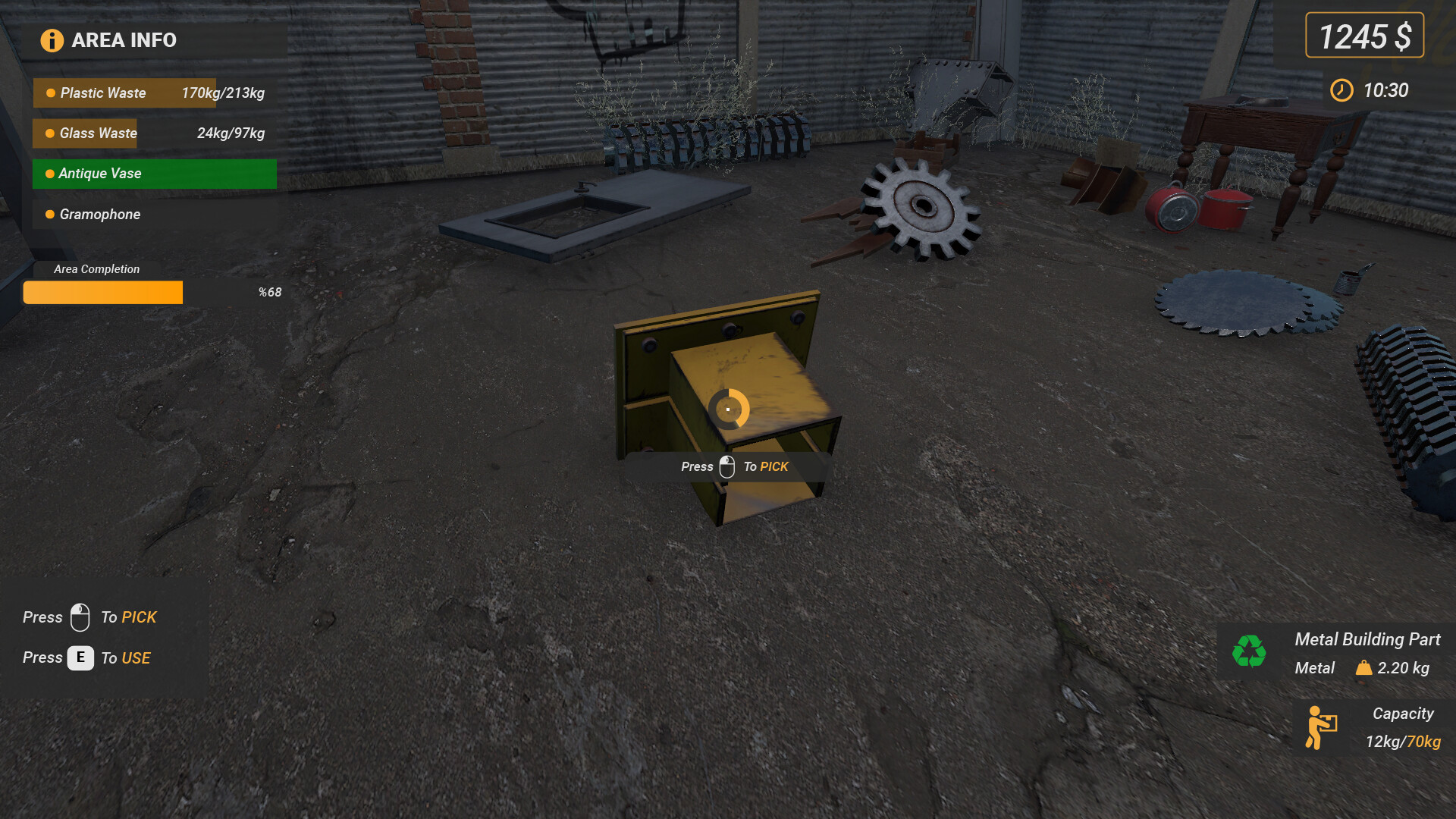Click the clock icon next to 10:30
1456x819 pixels.
pos(1341,90)
